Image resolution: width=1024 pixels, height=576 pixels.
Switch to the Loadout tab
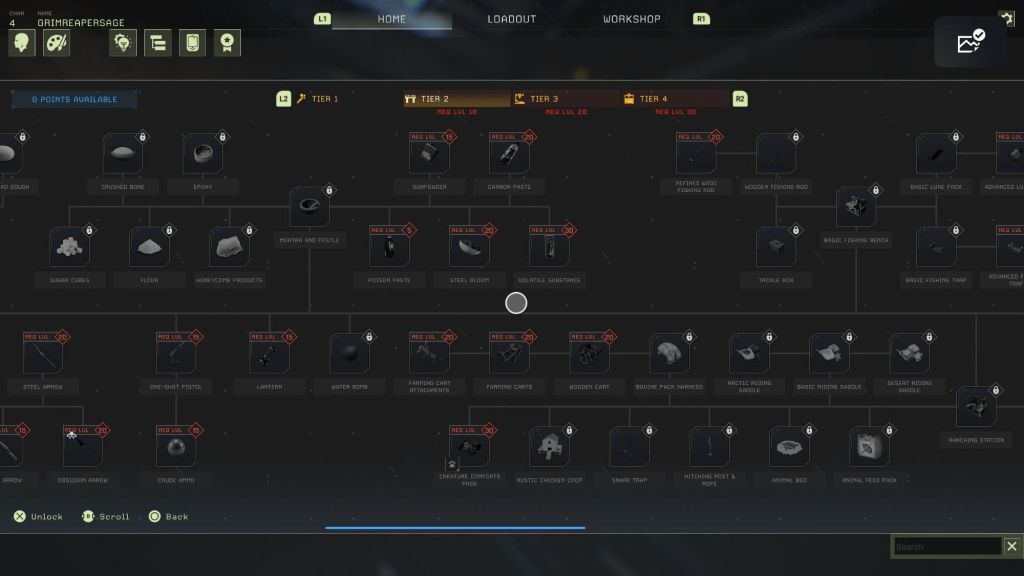pos(511,19)
